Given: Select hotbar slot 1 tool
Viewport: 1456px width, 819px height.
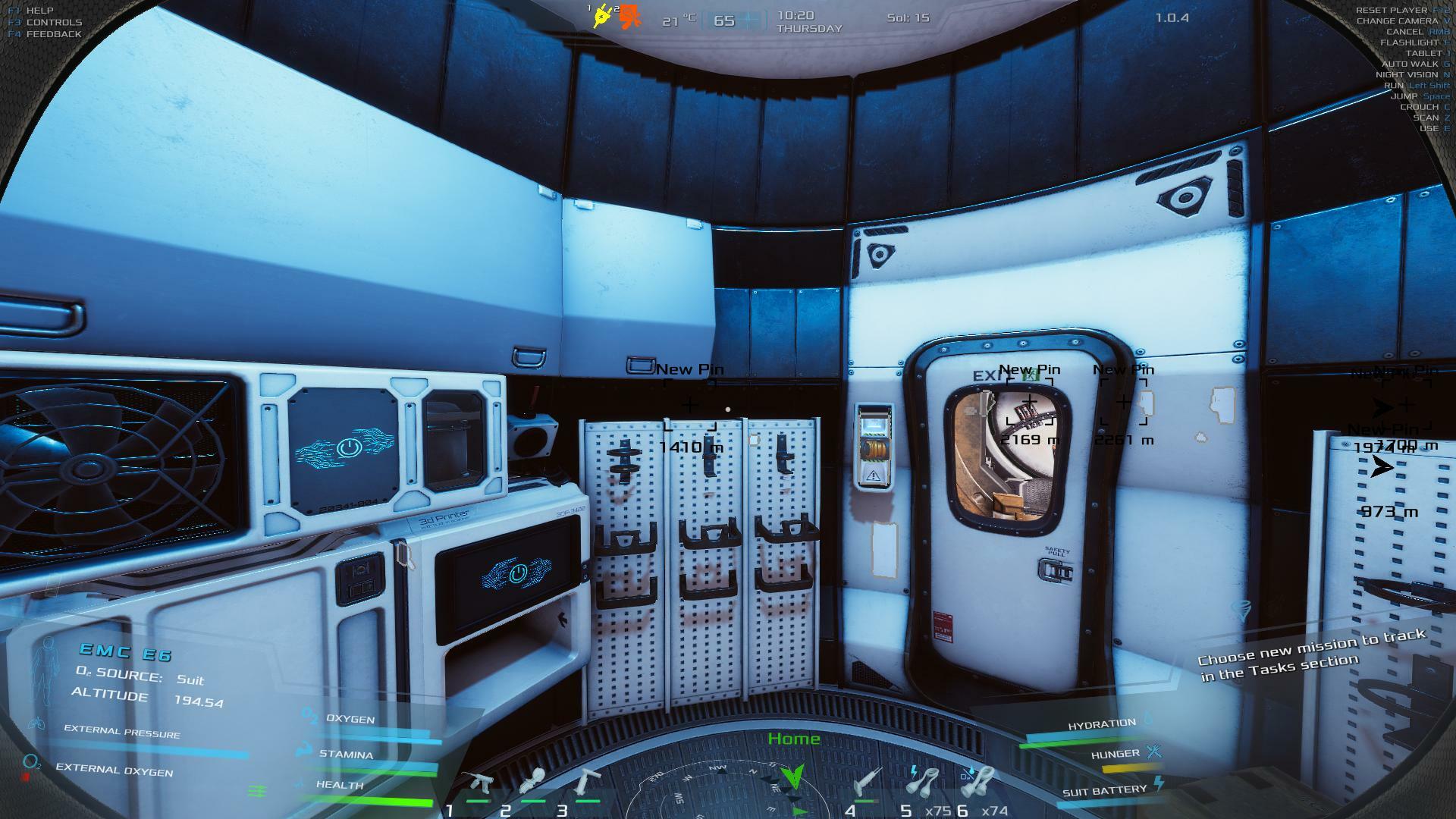Looking at the screenshot, I should 479,783.
